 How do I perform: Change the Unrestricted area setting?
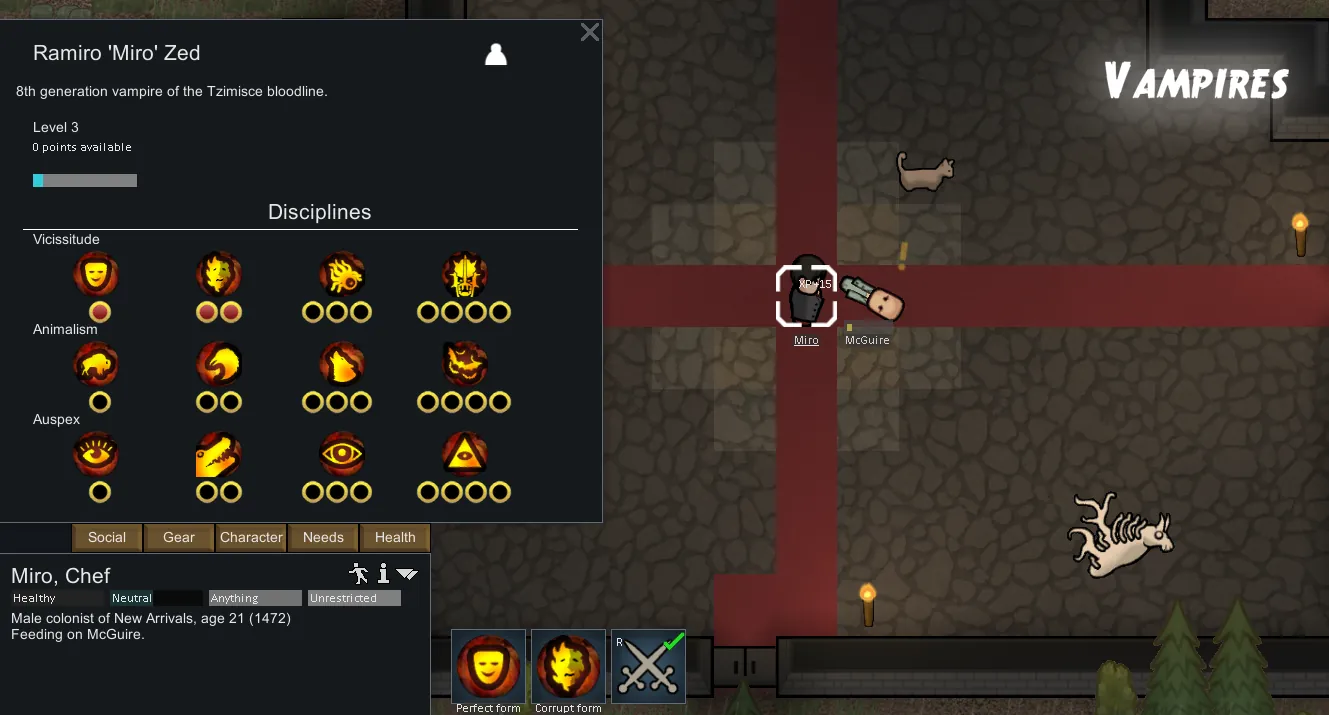[x=354, y=598]
